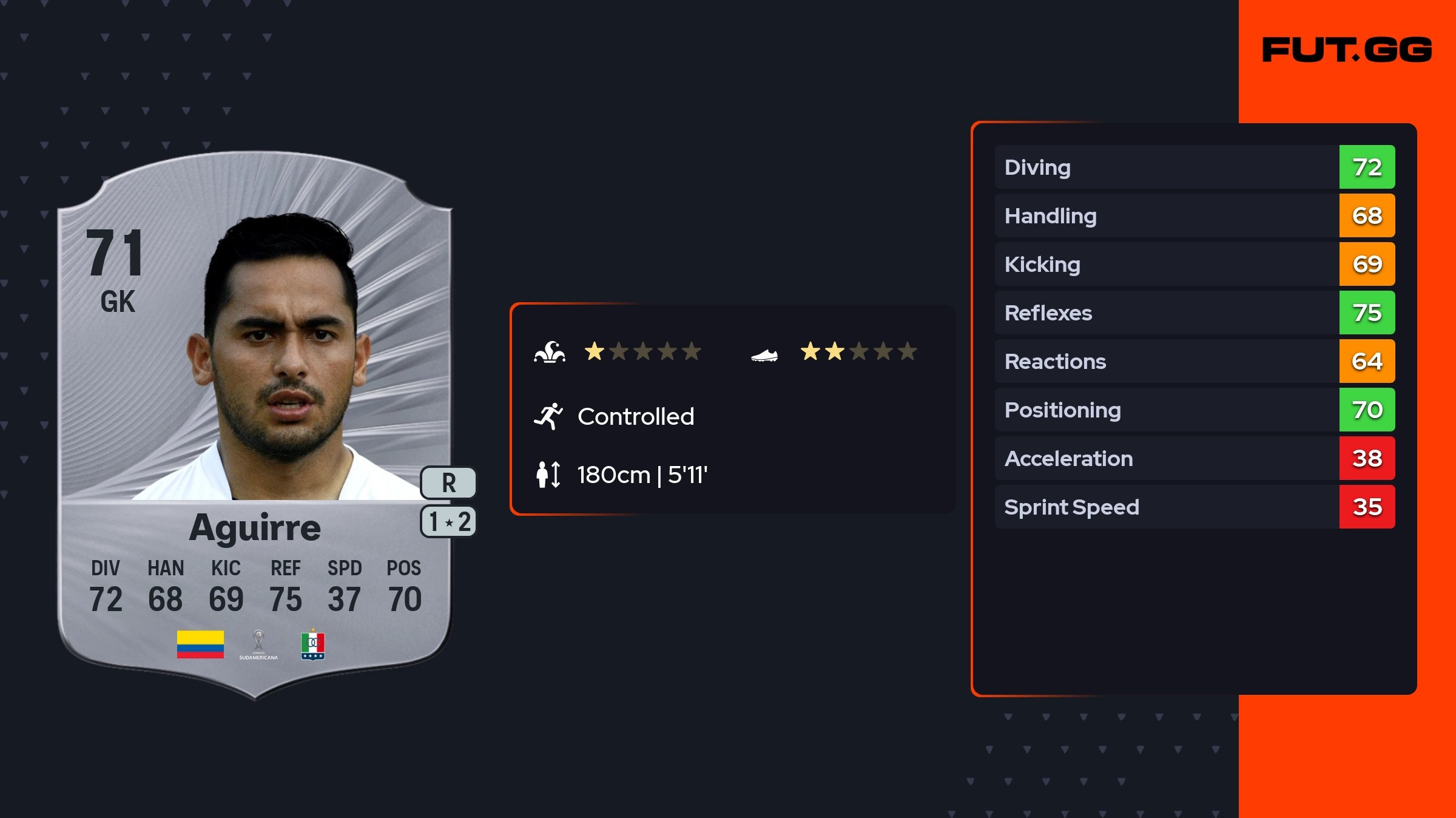Click the preferred foot R badge
The image size is (1456, 818).
(449, 483)
